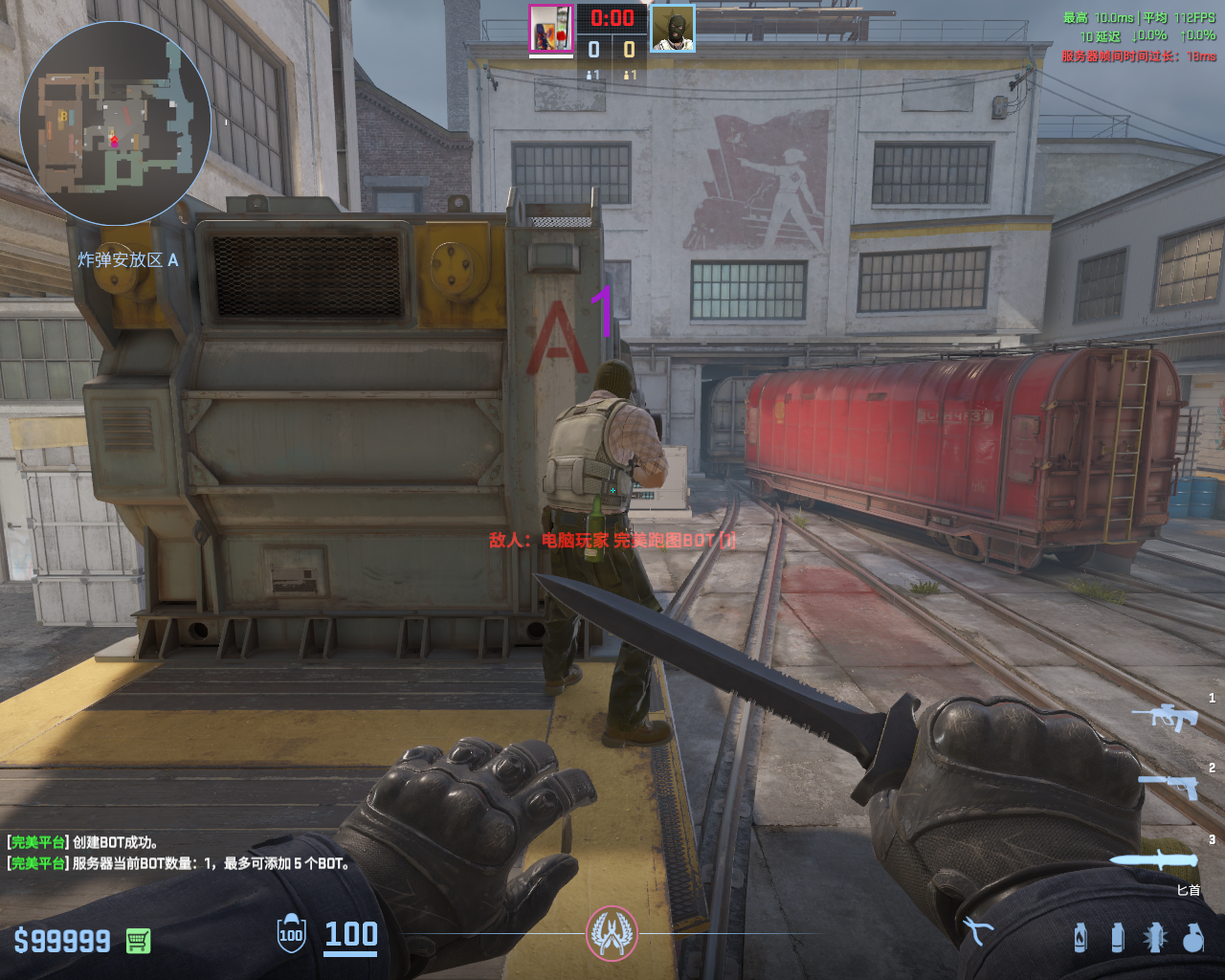Click the pink-framed player avatar
This screenshot has height=980, width=1225.
coord(550,29)
